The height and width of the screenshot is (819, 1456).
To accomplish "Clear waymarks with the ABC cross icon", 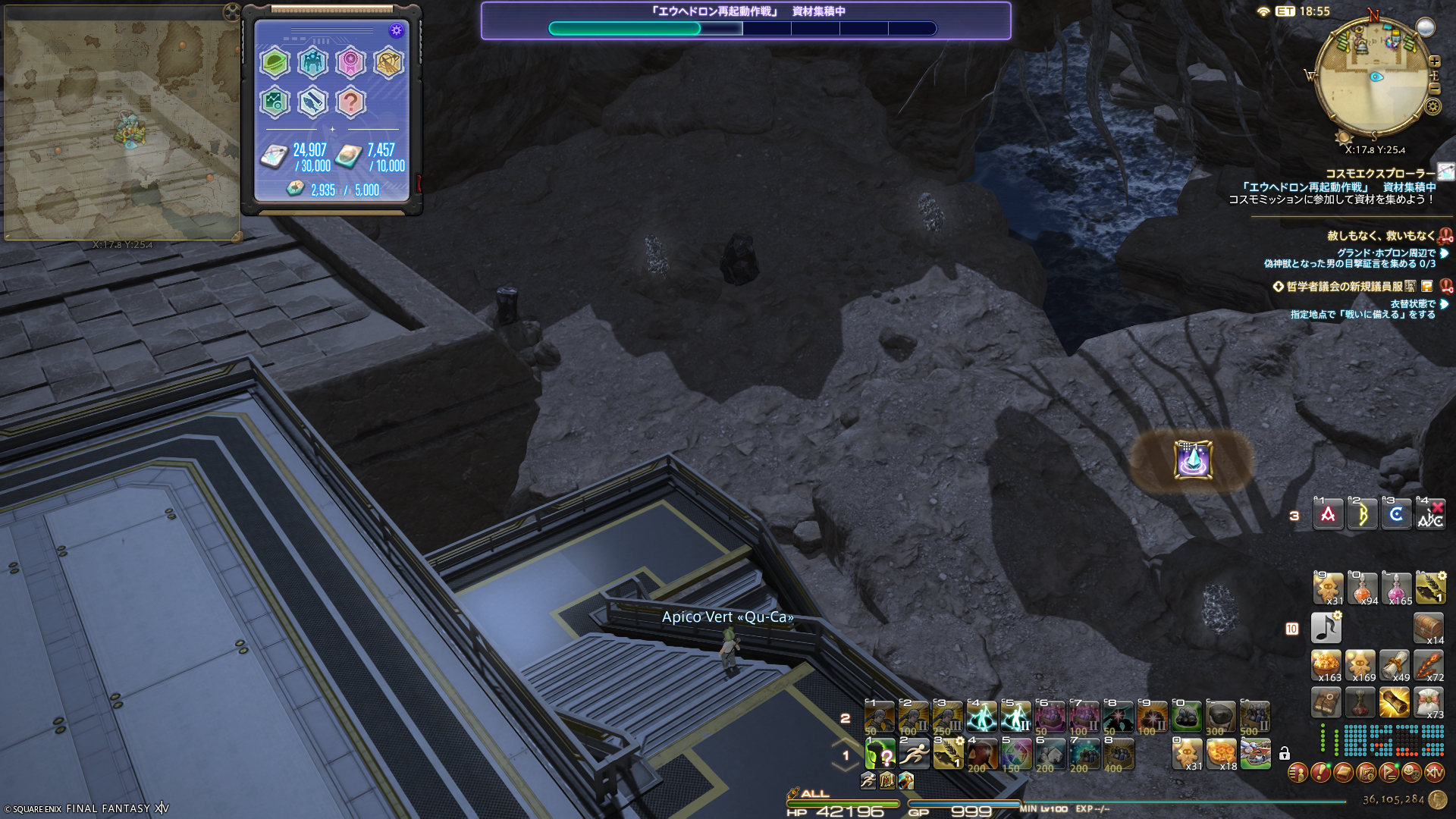I will pos(1430,515).
